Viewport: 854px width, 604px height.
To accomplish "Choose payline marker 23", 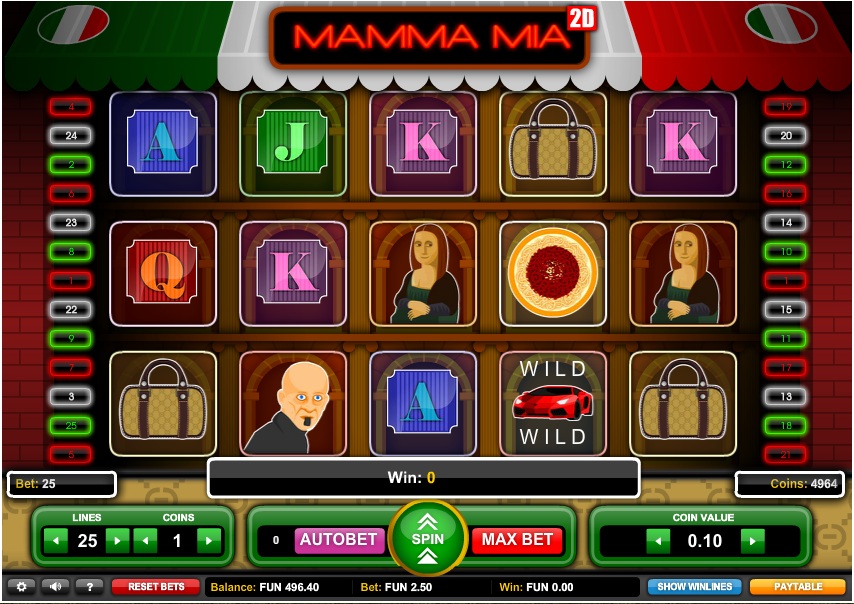I will coord(71,223).
